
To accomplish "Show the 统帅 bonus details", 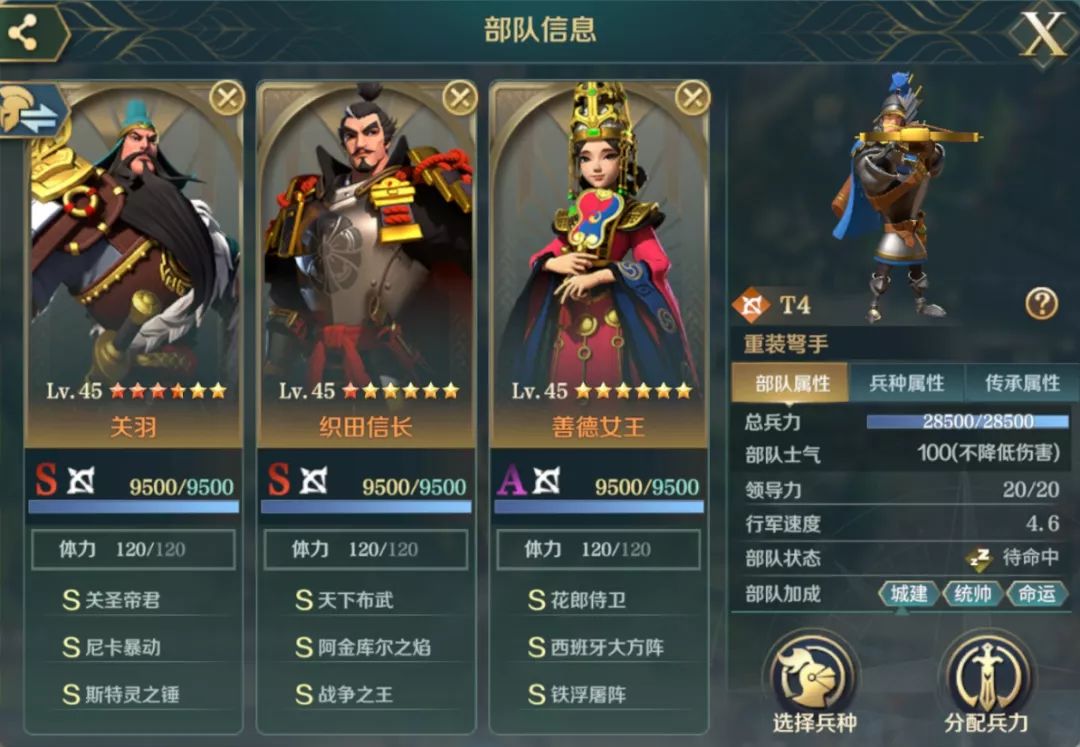I will [972, 594].
